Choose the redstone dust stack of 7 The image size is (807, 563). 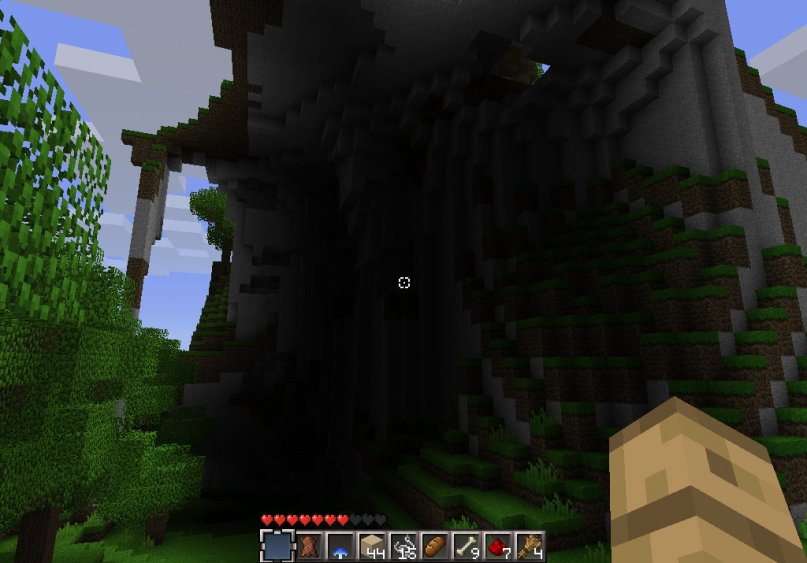point(497,546)
